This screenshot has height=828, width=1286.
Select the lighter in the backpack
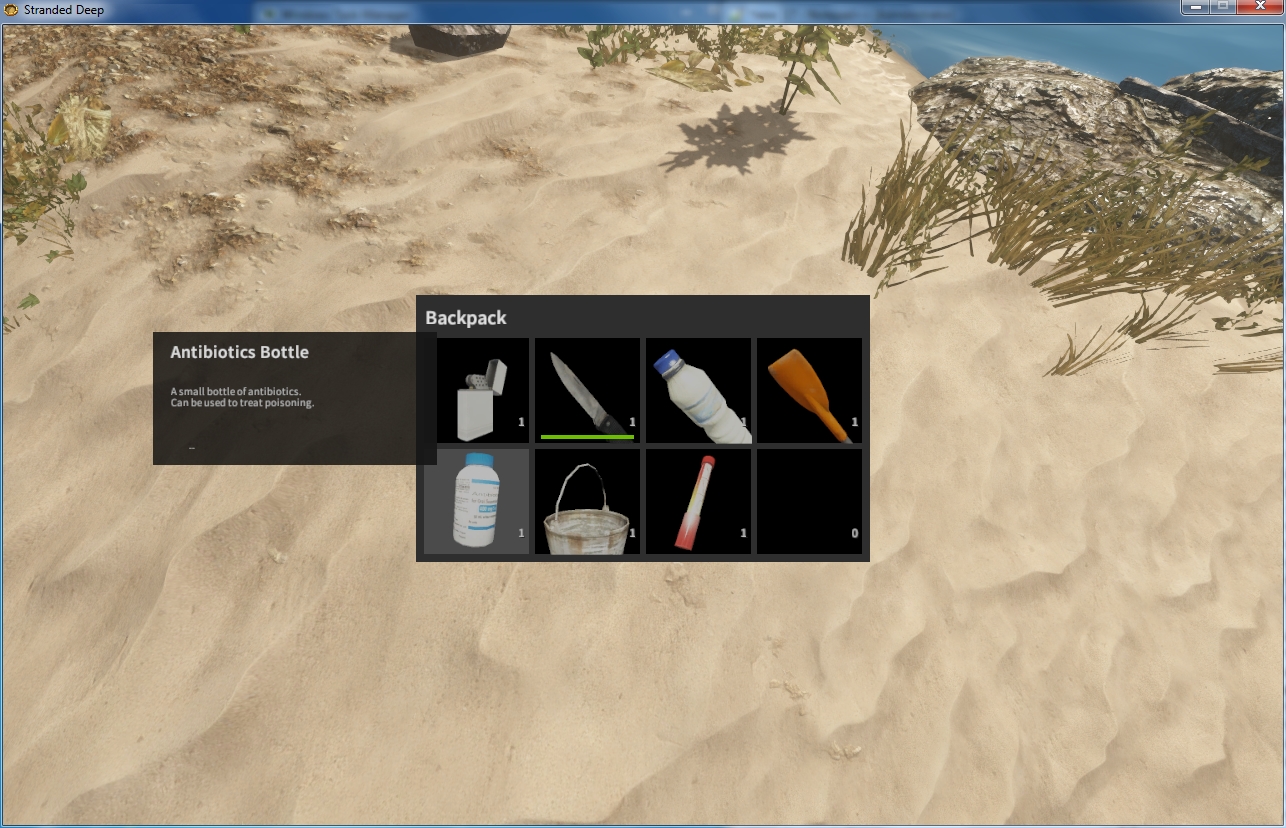pos(482,391)
